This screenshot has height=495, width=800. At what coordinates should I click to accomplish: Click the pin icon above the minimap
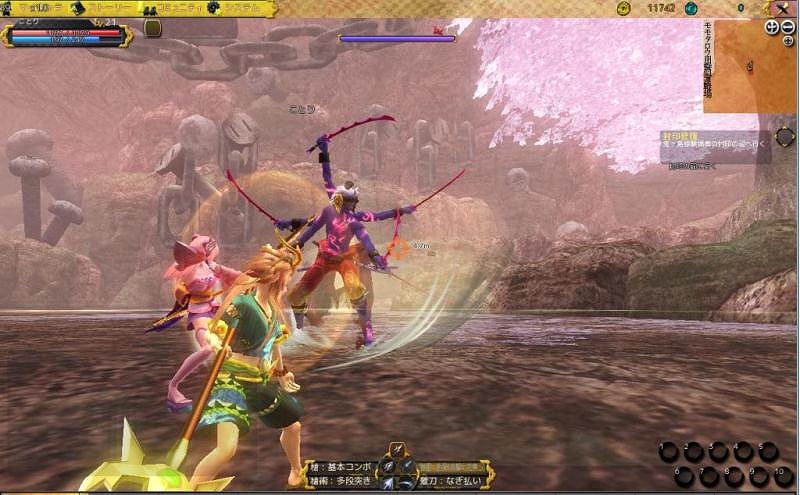tap(780, 8)
